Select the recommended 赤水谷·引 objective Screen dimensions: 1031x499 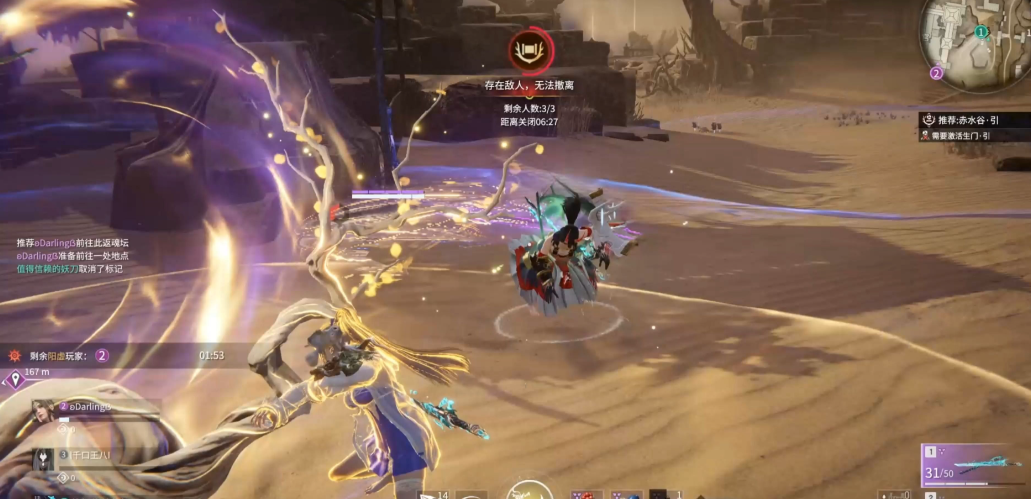[x=968, y=120]
